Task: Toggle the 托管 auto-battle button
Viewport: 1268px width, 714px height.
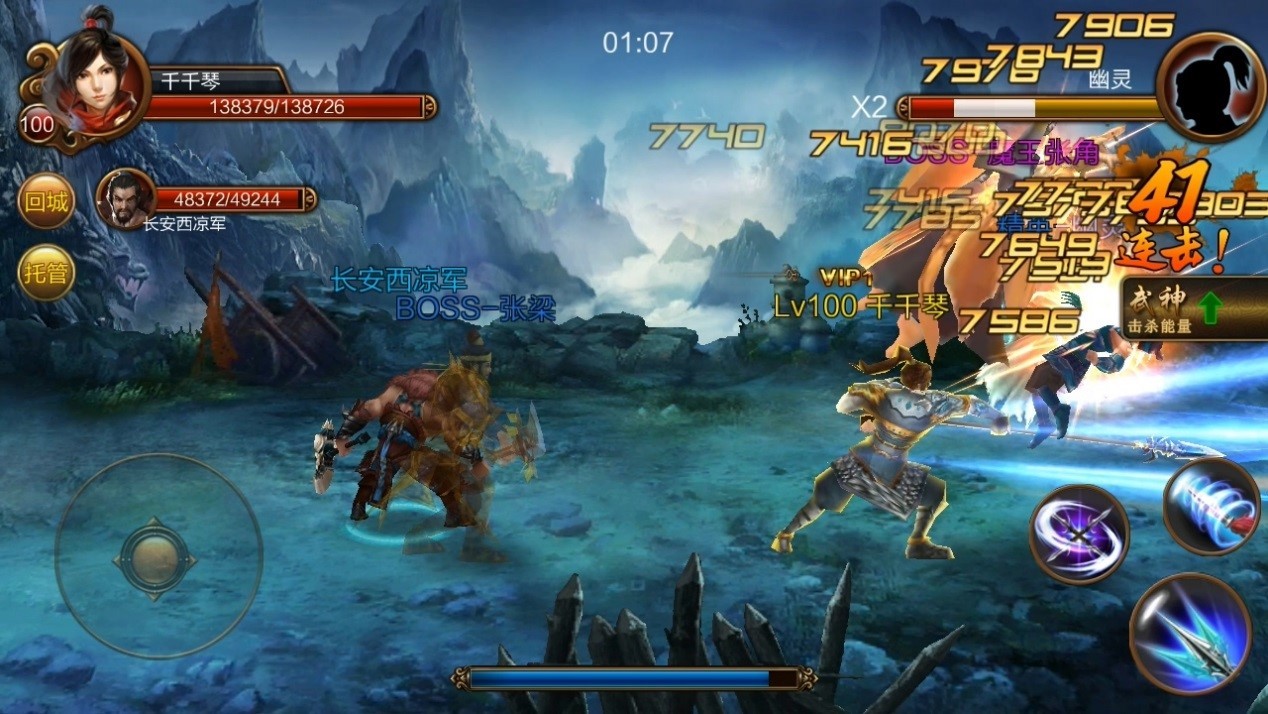Action: [x=47, y=272]
